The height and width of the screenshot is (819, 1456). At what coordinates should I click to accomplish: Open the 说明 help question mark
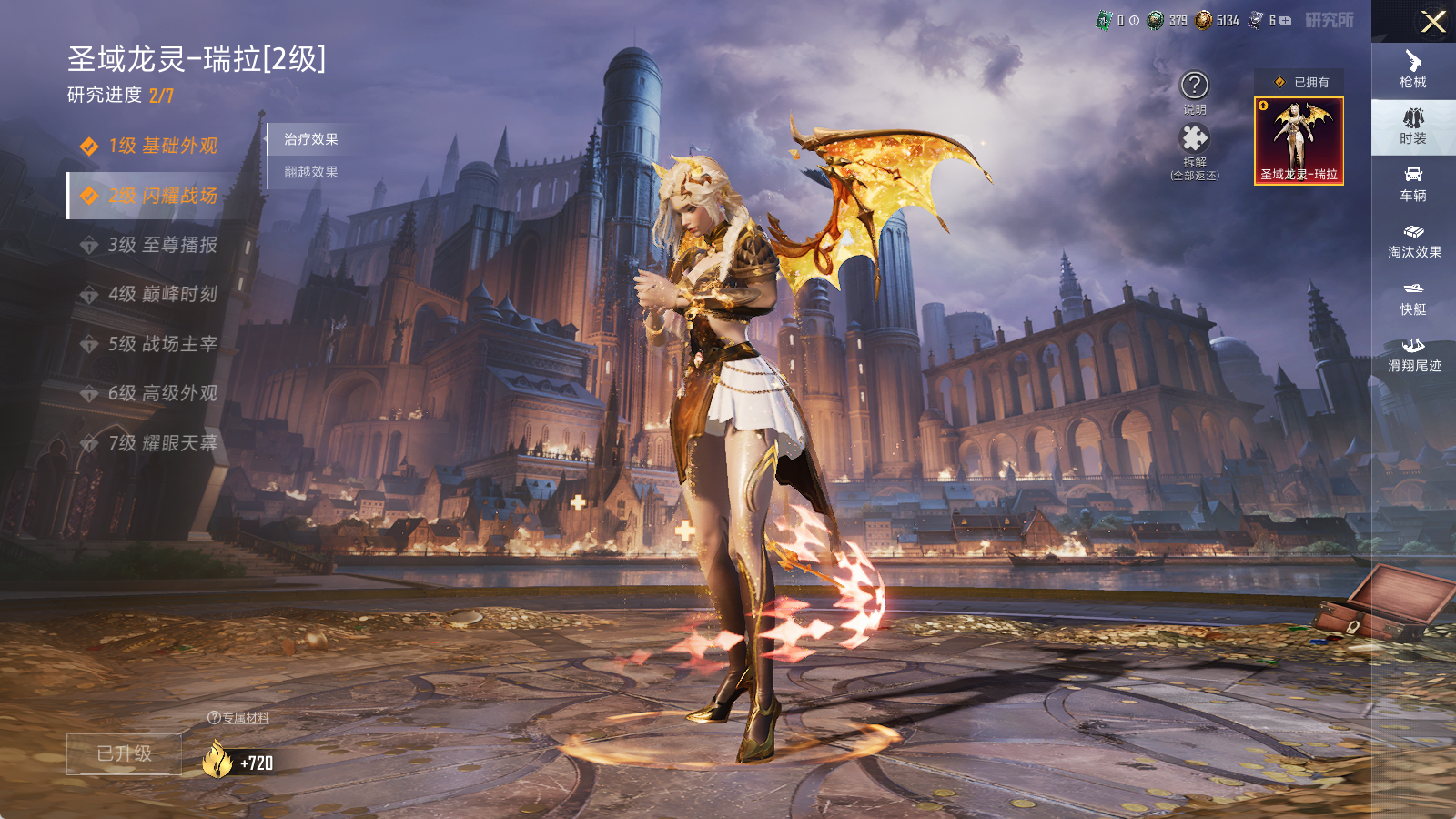tap(1194, 86)
